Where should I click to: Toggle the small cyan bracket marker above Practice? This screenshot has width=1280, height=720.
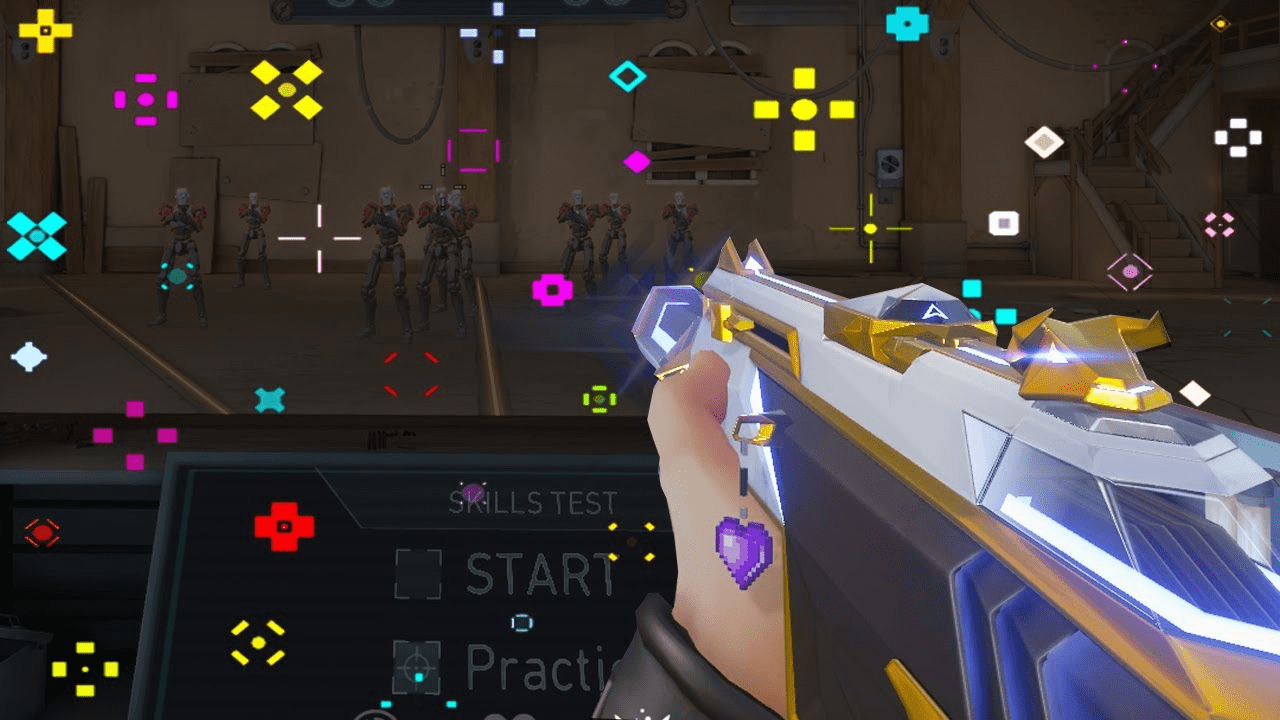520,622
